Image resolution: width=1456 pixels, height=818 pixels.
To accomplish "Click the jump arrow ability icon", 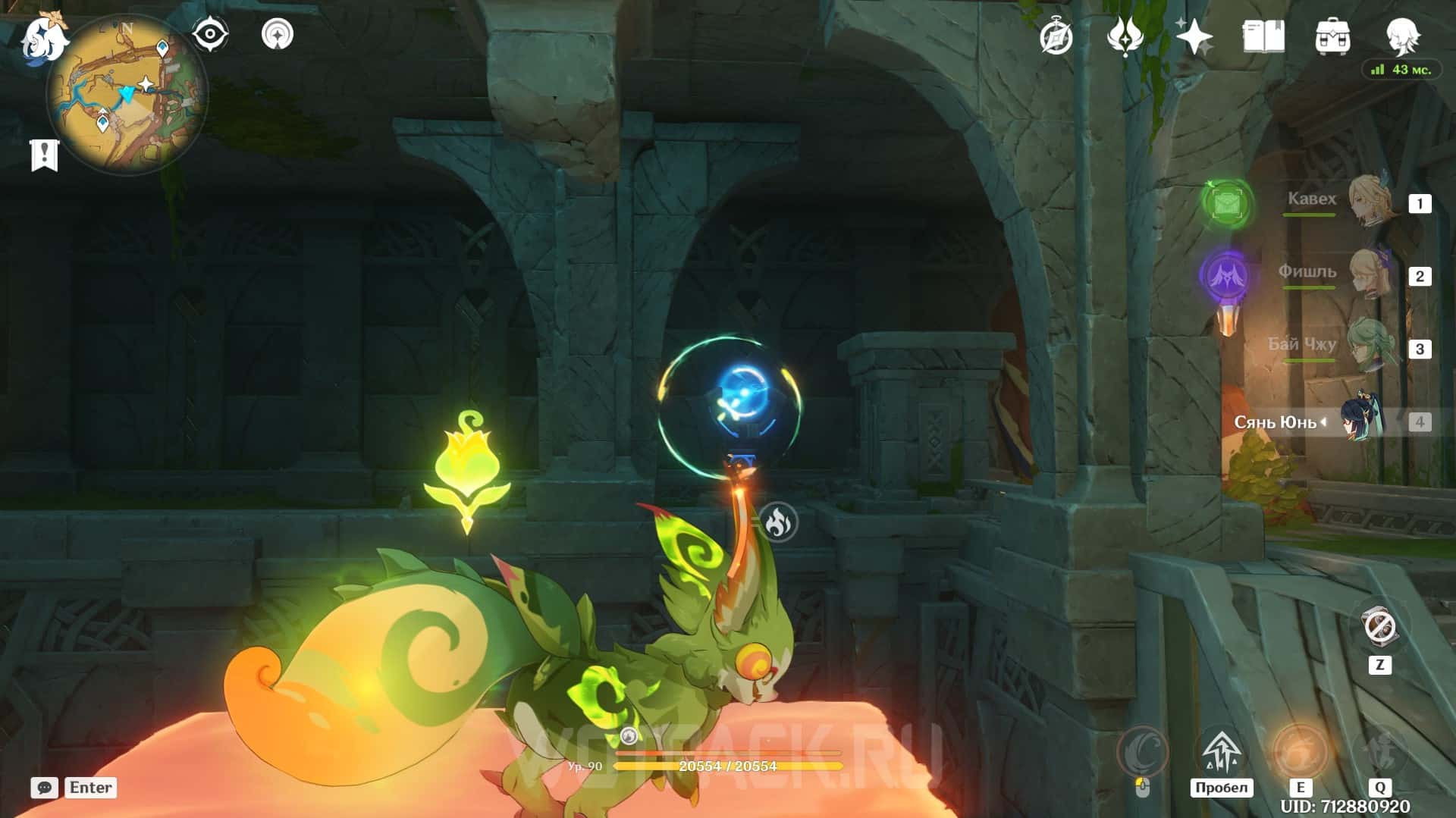I will click(x=1220, y=752).
